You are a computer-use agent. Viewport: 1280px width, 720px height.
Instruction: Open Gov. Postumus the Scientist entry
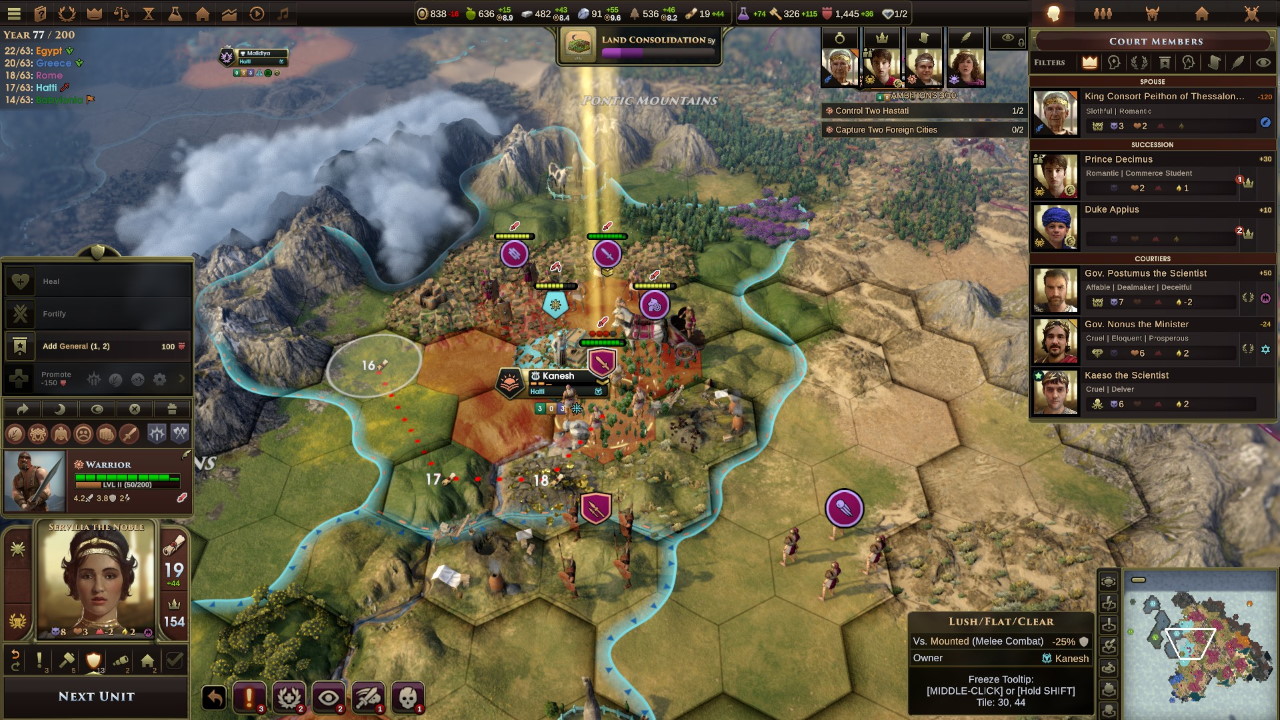point(1150,287)
